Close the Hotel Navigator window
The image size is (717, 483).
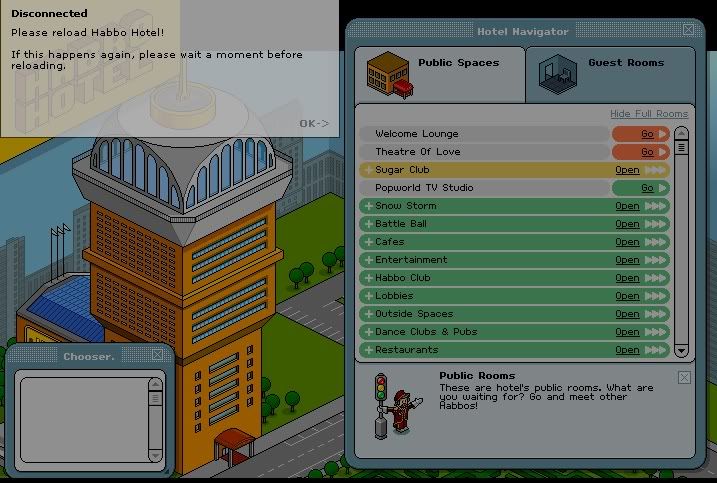[688, 30]
